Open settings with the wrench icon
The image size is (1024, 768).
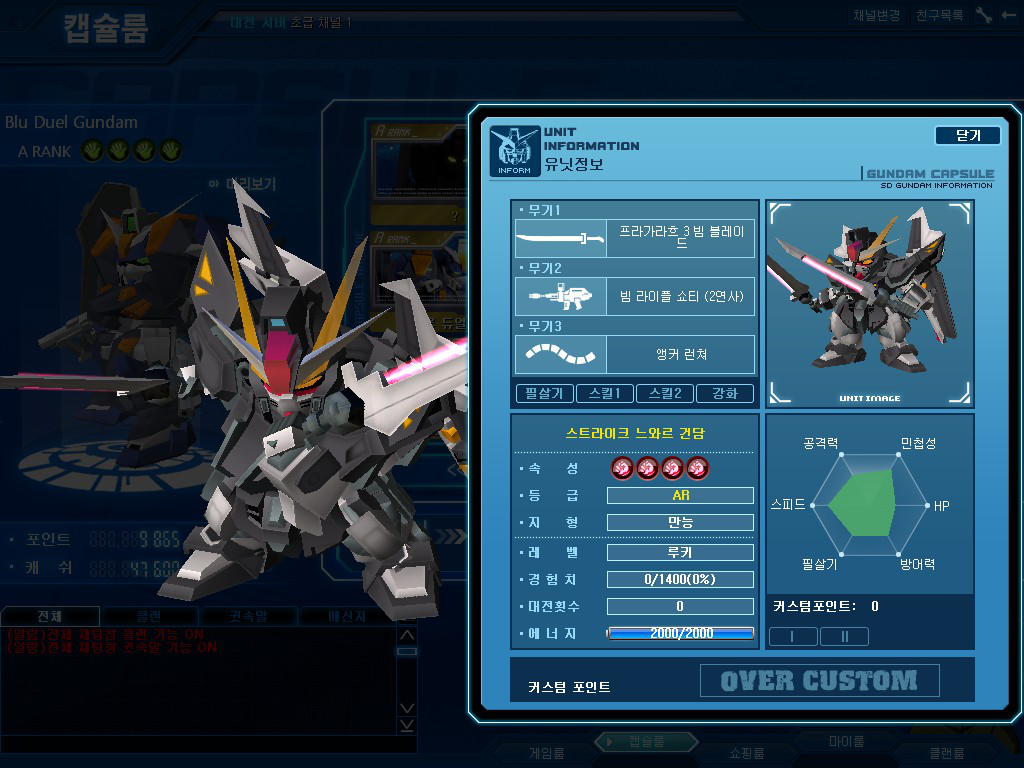tap(983, 16)
